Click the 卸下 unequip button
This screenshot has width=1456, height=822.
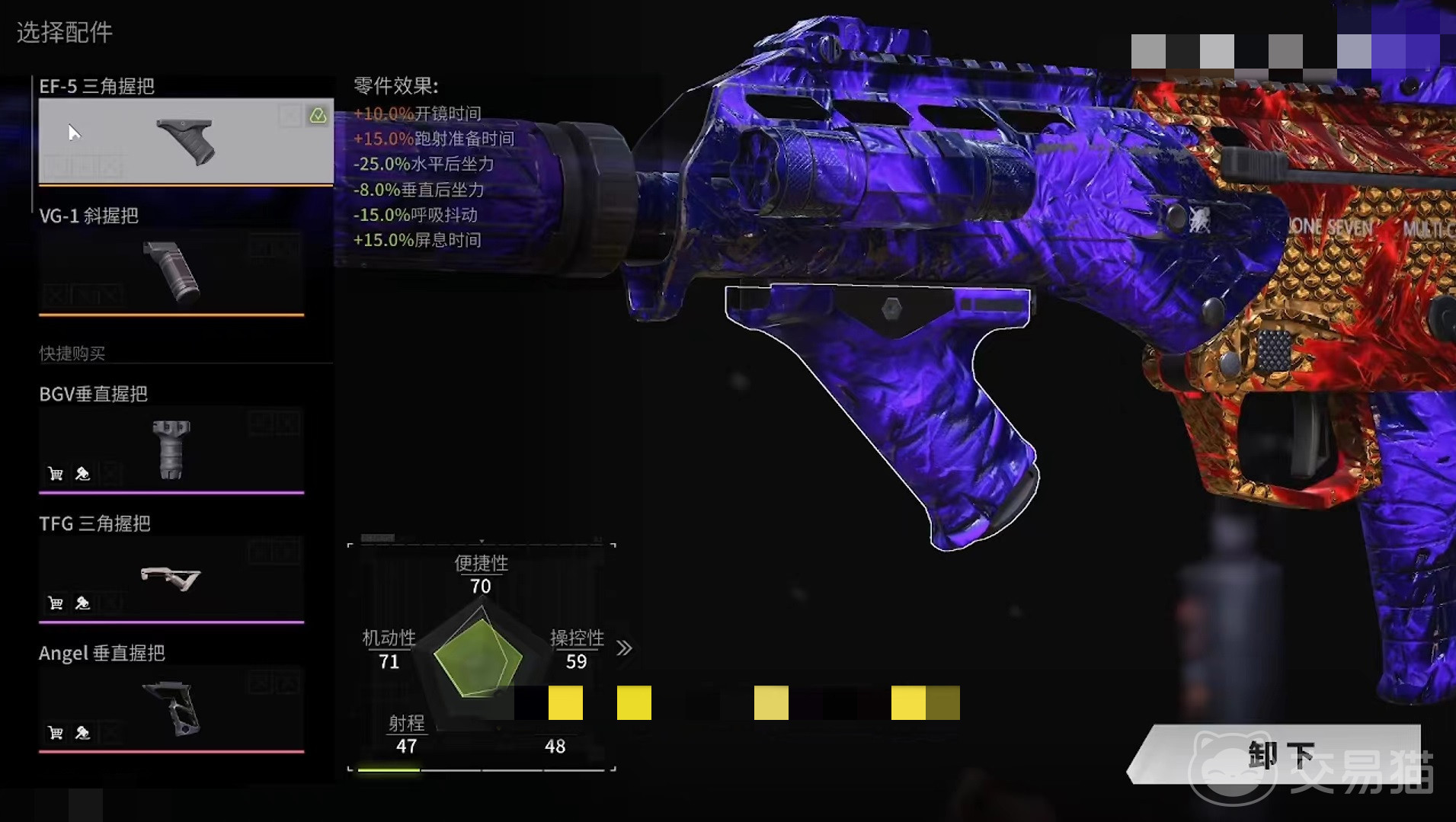click(1280, 754)
